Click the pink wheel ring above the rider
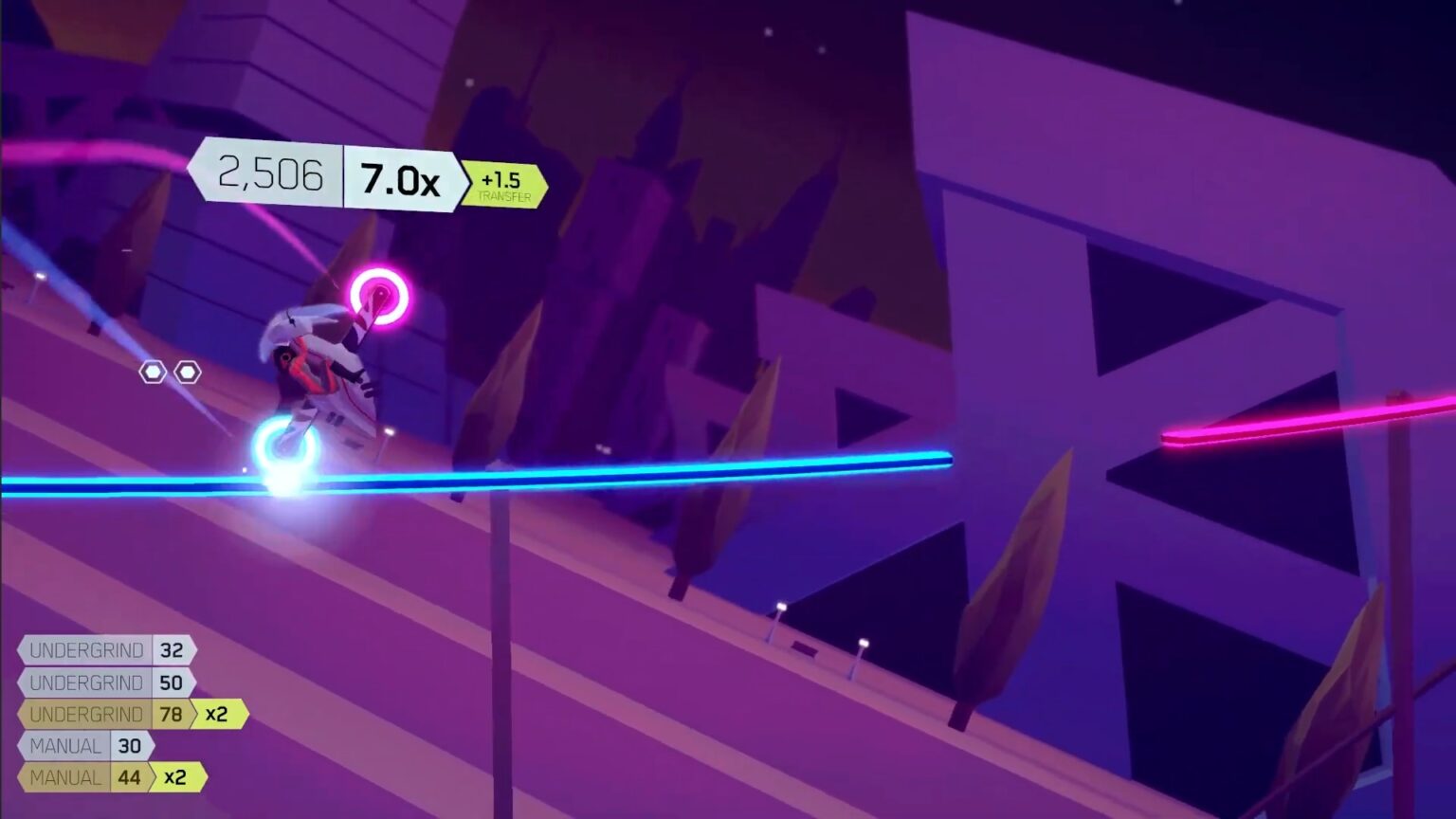1456x819 pixels. 377,297
